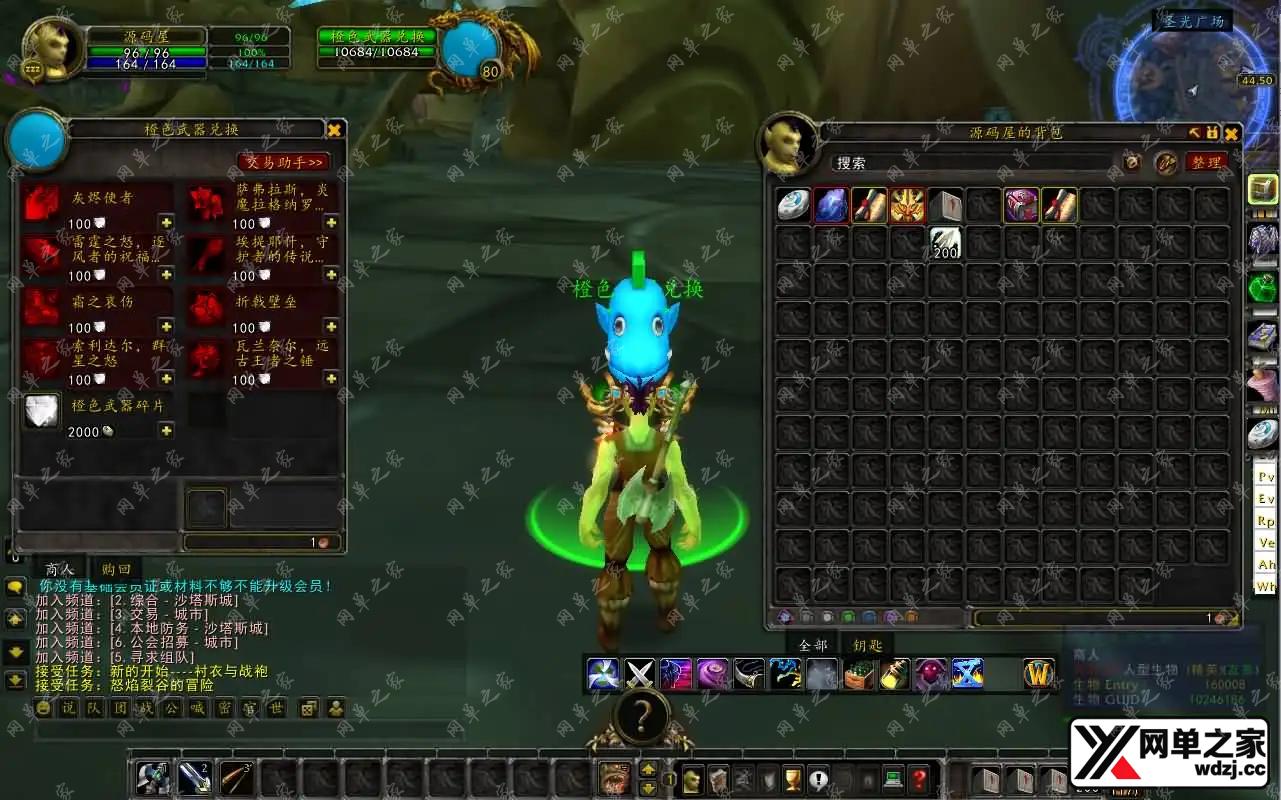
Task: Select the 折戟壁垒 shield listing
Action: [207, 307]
